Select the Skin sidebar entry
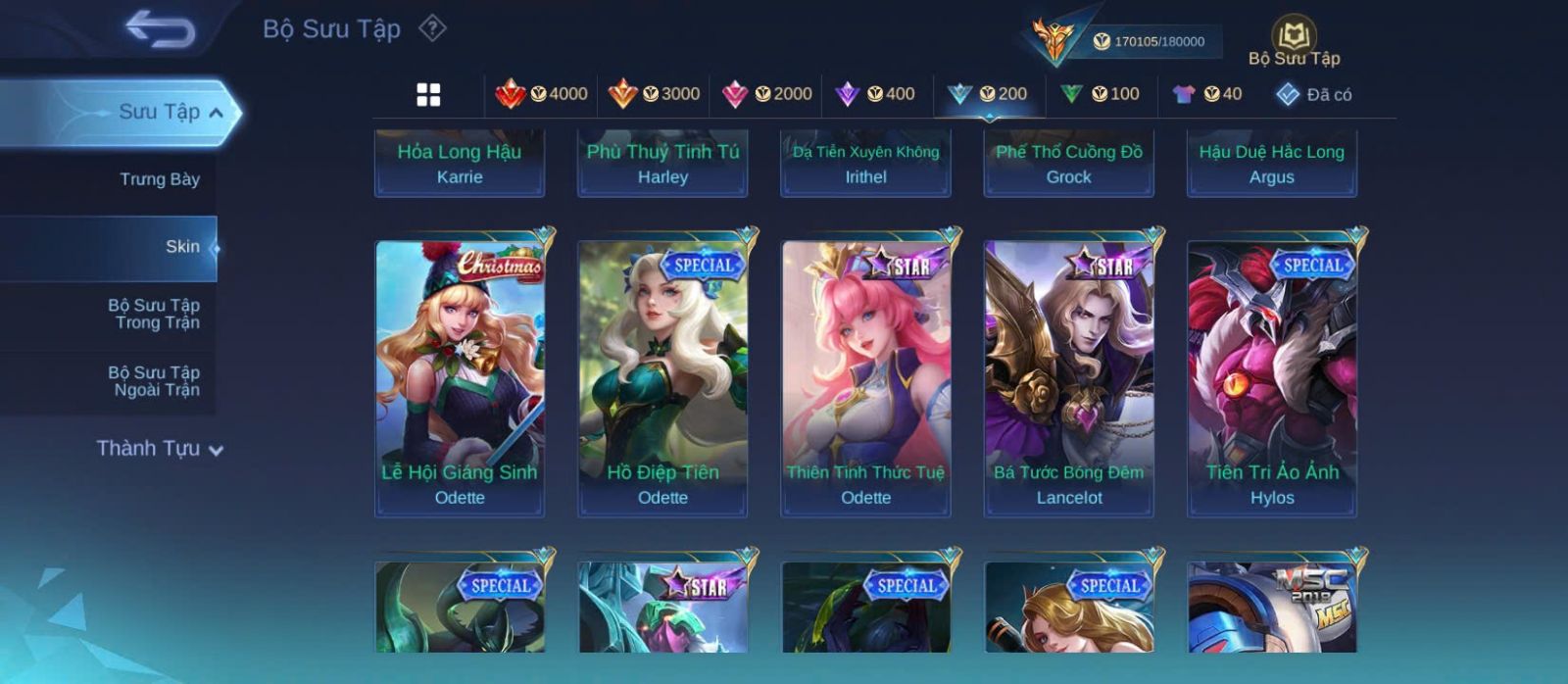This screenshot has width=1568, height=684. click(x=181, y=247)
